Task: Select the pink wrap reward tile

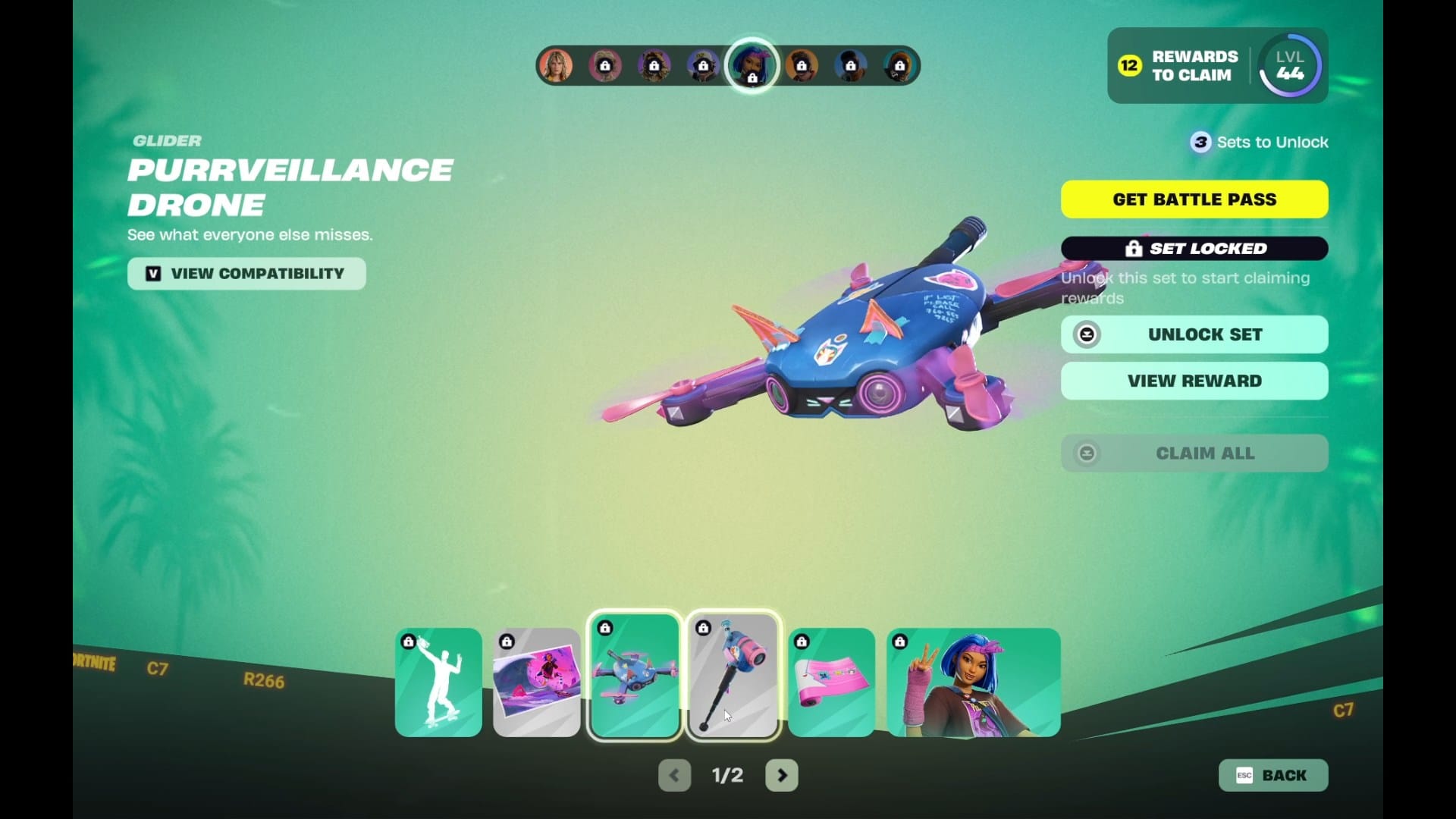Action: click(832, 682)
